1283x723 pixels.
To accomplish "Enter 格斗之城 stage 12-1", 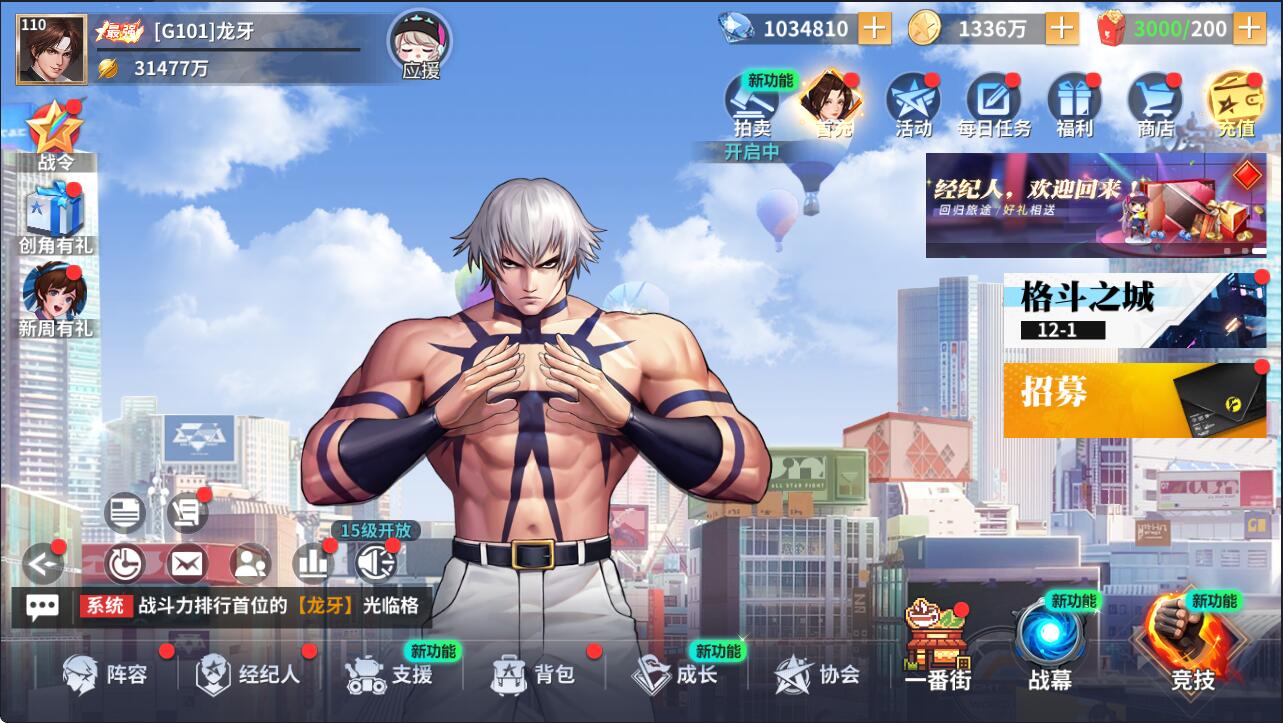I will pos(1134,310).
